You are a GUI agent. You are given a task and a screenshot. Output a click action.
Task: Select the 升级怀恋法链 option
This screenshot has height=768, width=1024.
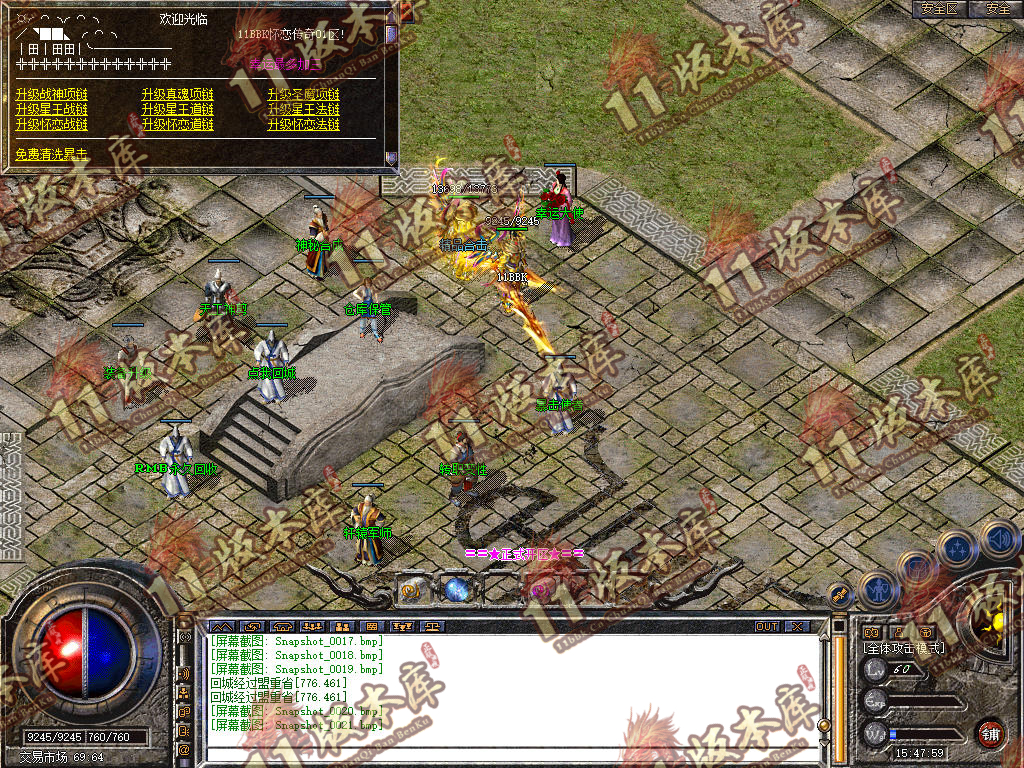[x=304, y=125]
